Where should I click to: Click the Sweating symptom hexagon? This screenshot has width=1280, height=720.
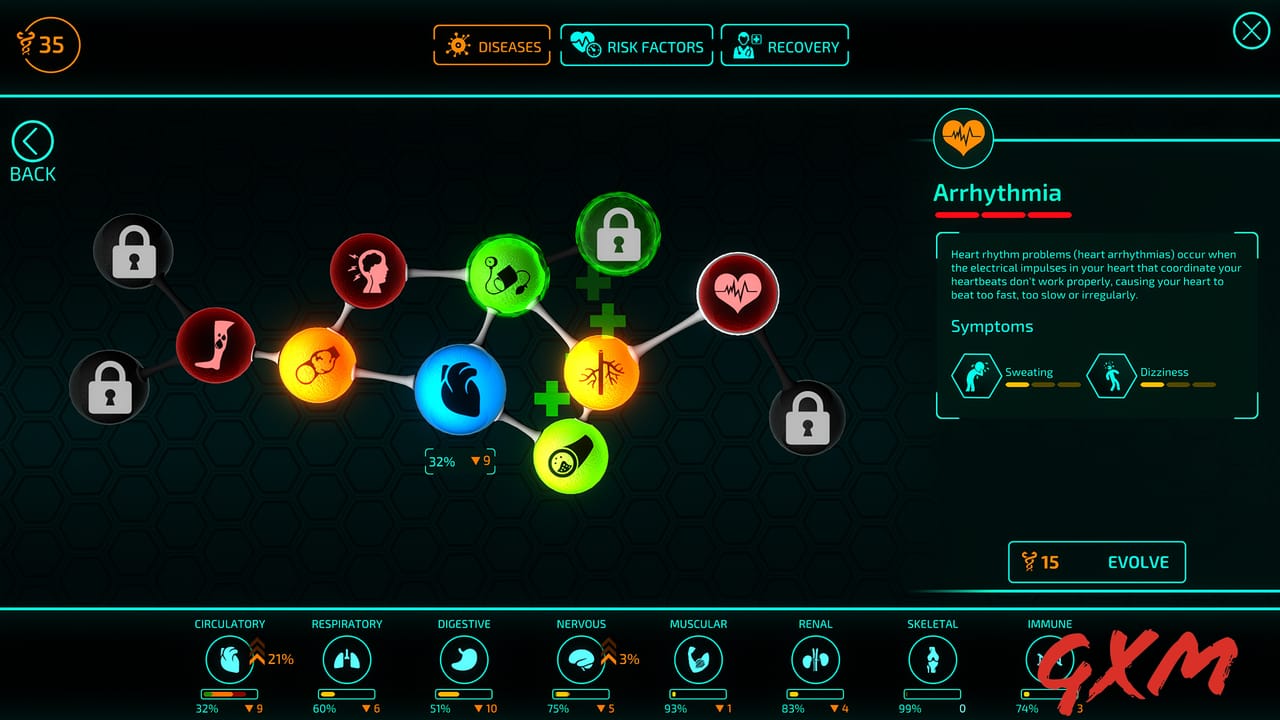(975, 377)
